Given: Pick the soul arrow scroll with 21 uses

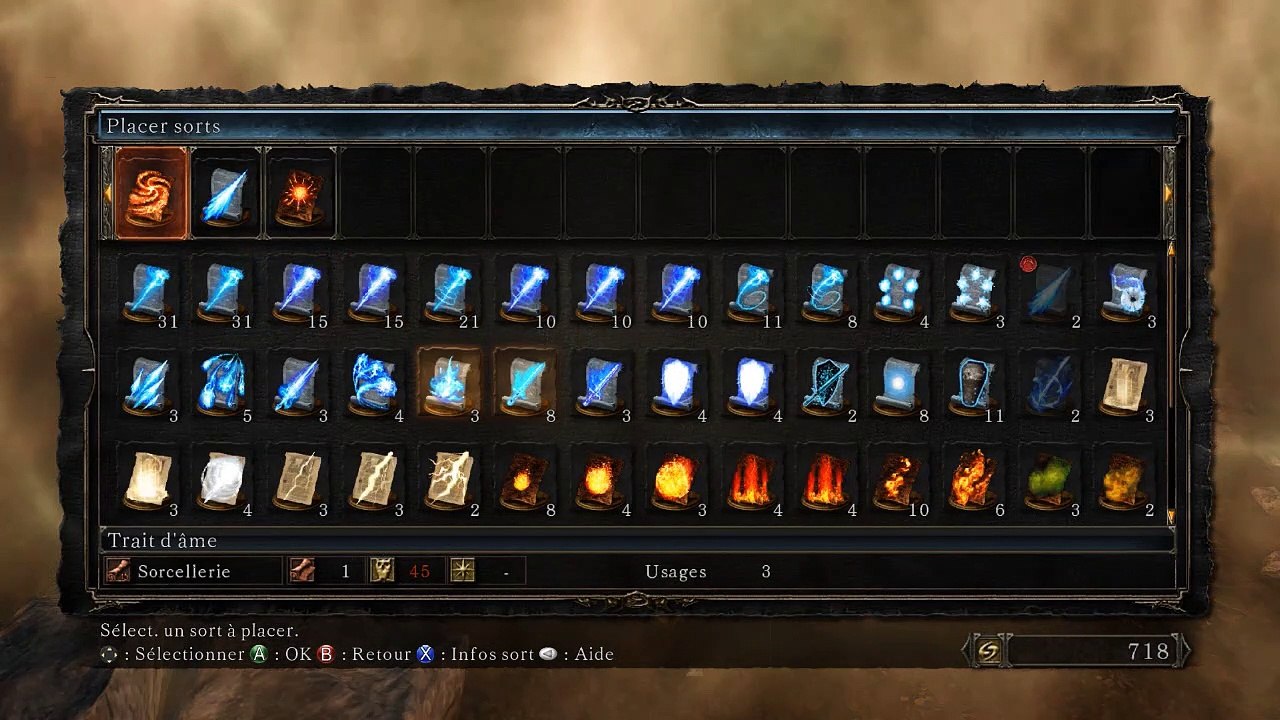Looking at the screenshot, I should 447,291.
